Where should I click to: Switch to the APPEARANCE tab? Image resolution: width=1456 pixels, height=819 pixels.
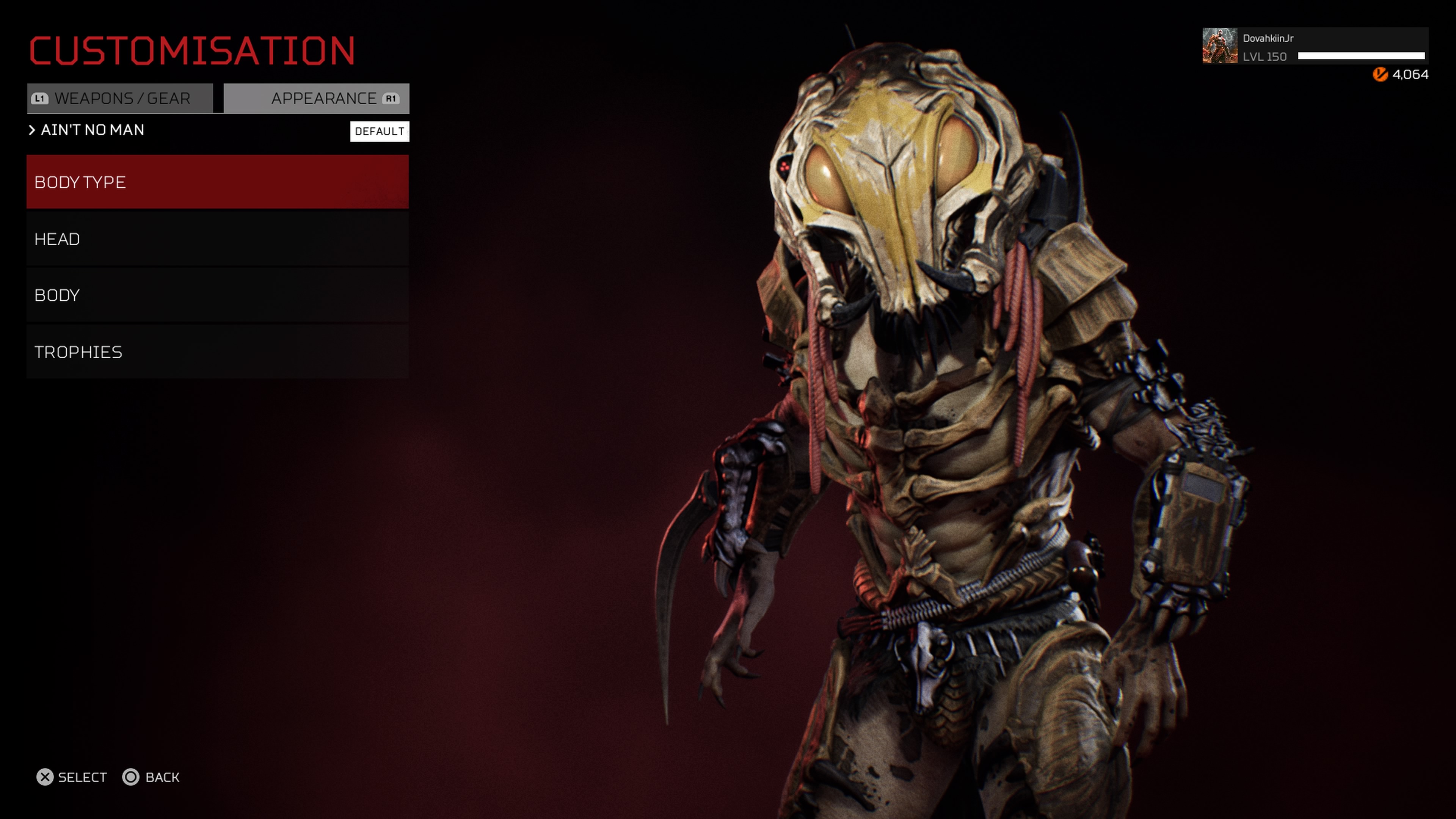(317, 98)
